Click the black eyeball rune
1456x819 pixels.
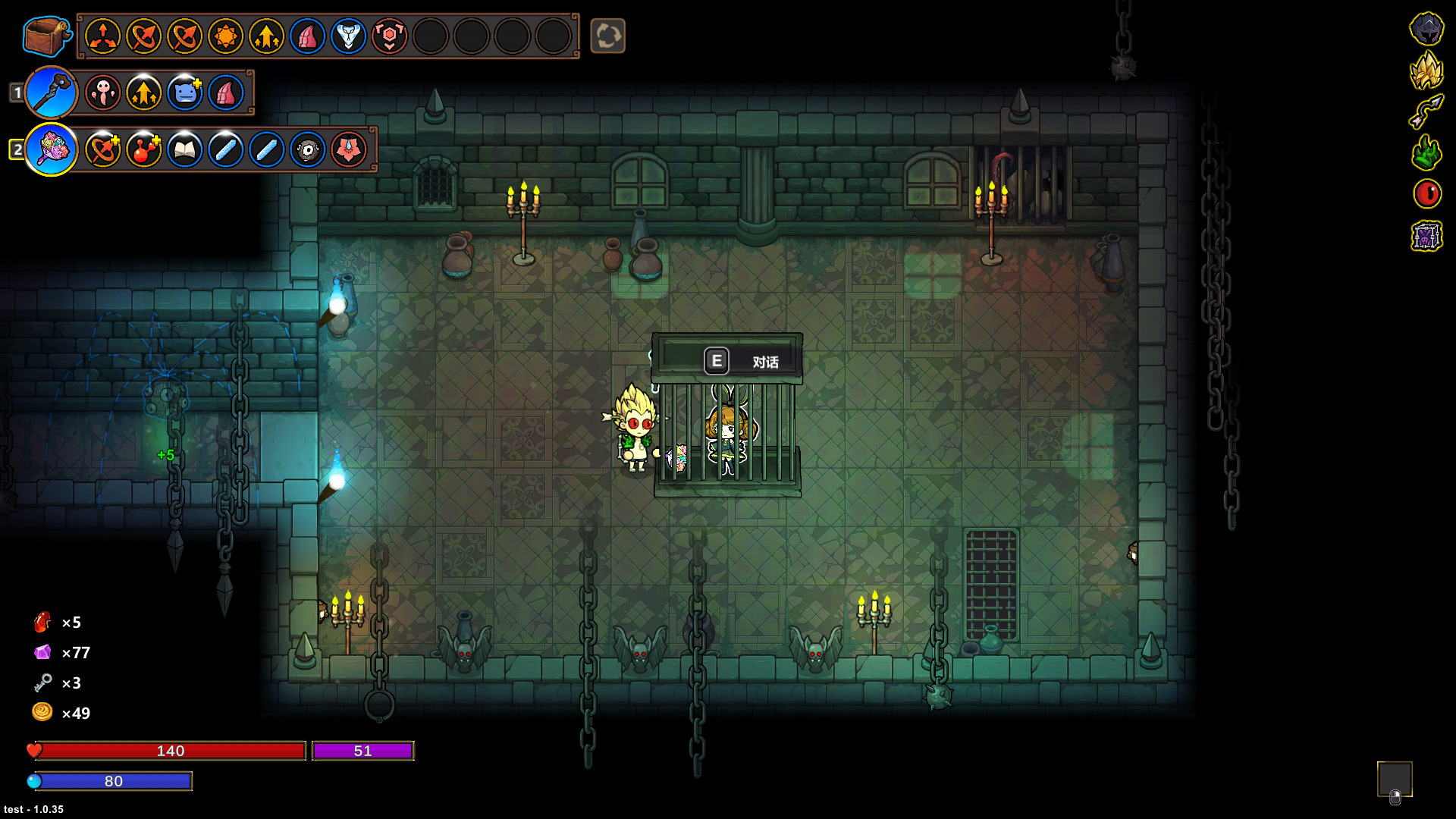(307, 149)
